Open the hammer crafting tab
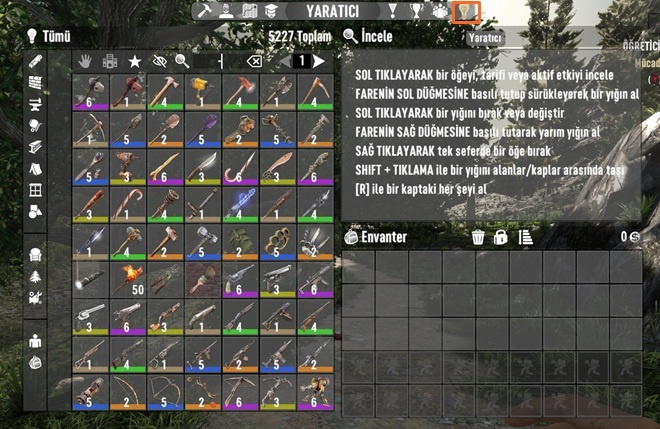This screenshot has width=660, height=429. (205, 11)
